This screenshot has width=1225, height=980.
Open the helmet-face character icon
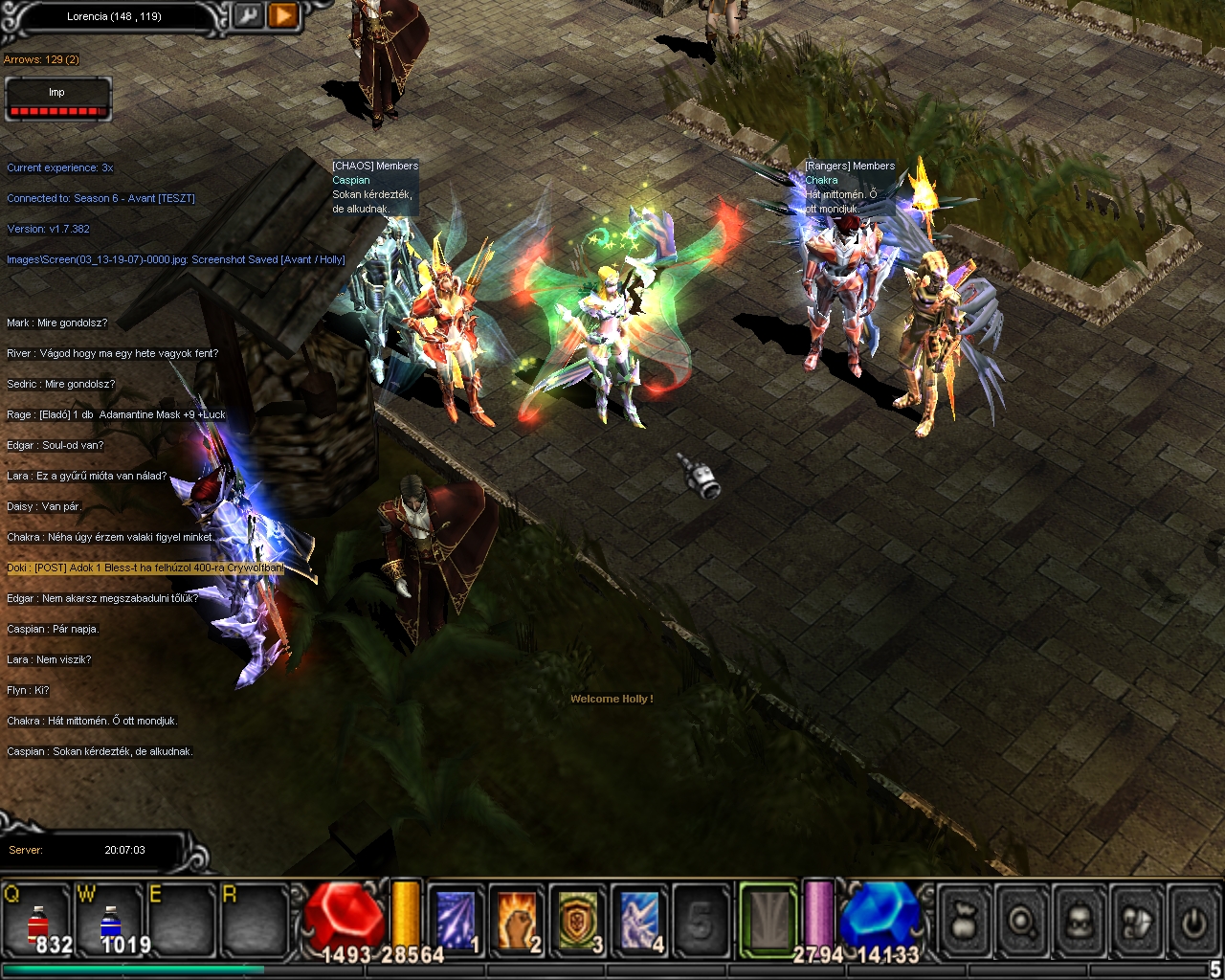1080,921
